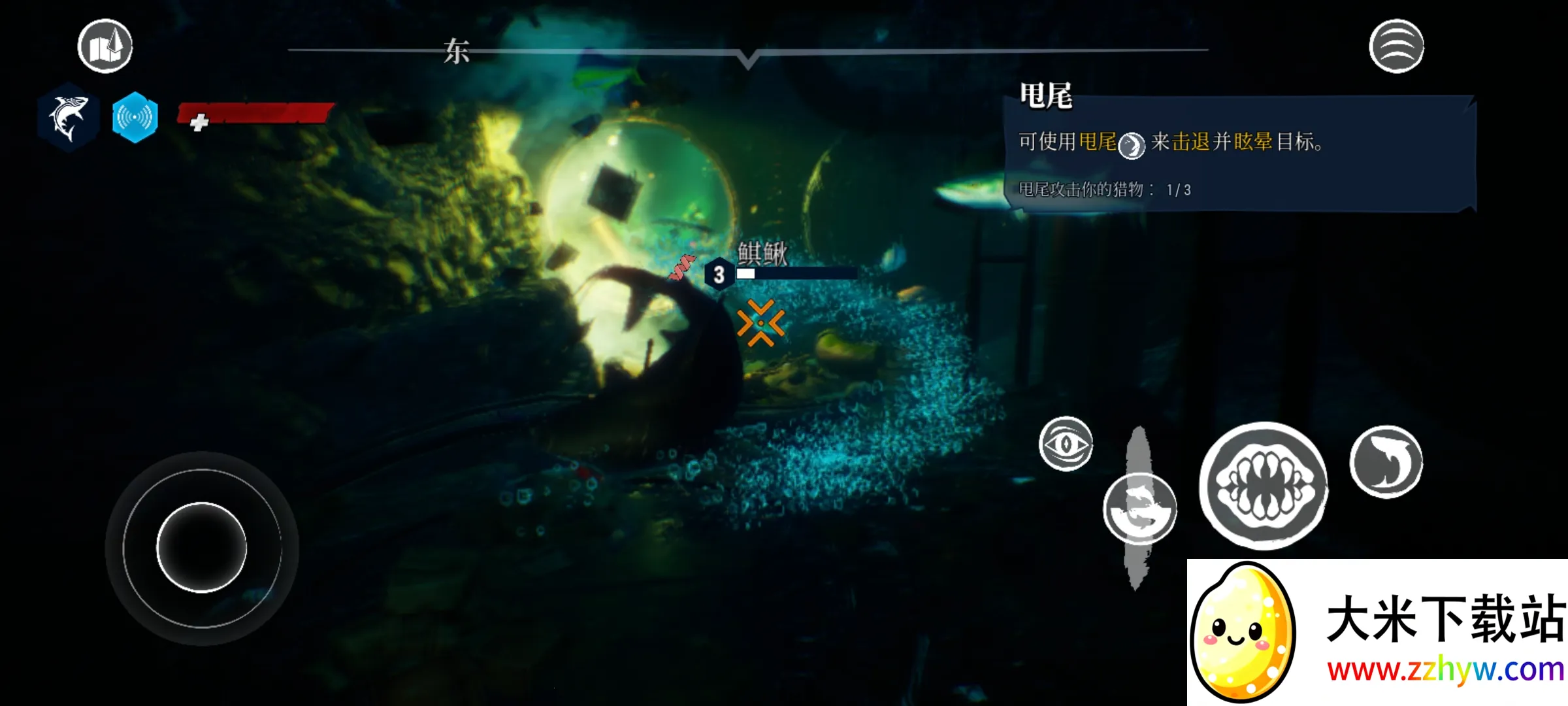This screenshot has width=1568, height=706.
Task: Activate the blue sonar hexagon ability
Action: tap(135, 118)
